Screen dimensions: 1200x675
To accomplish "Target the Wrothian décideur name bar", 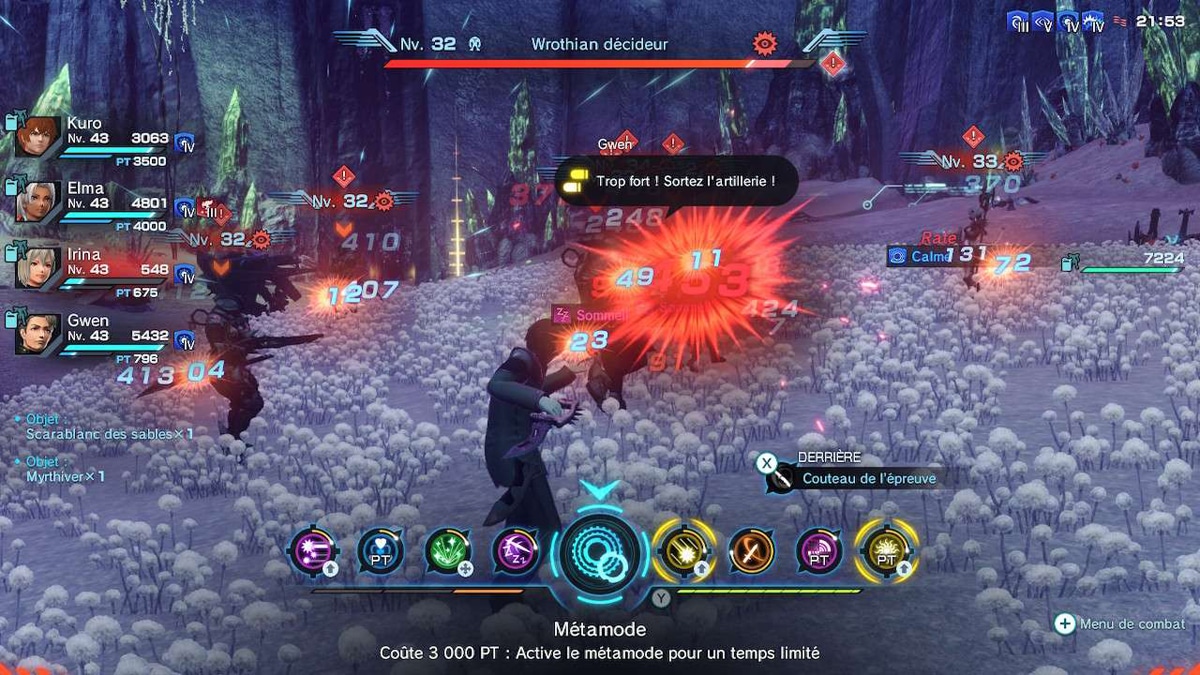I will (599, 44).
